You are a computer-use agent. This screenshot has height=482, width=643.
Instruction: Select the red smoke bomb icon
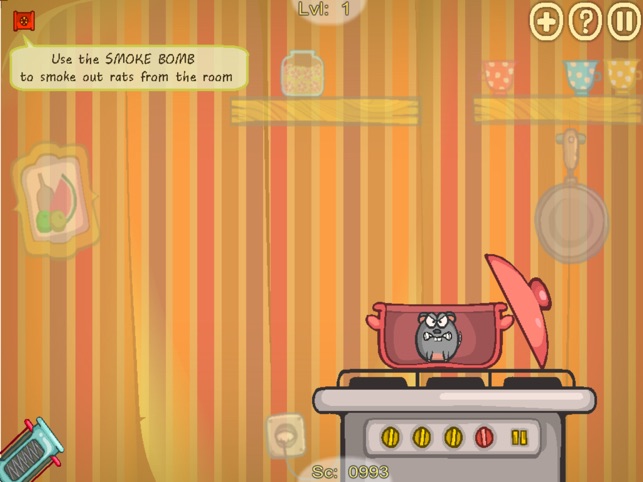pos(23,19)
